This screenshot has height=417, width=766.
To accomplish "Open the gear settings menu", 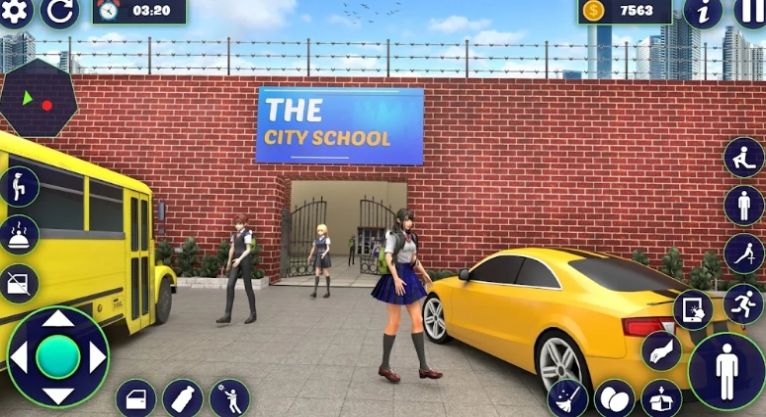I will (15, 10).
